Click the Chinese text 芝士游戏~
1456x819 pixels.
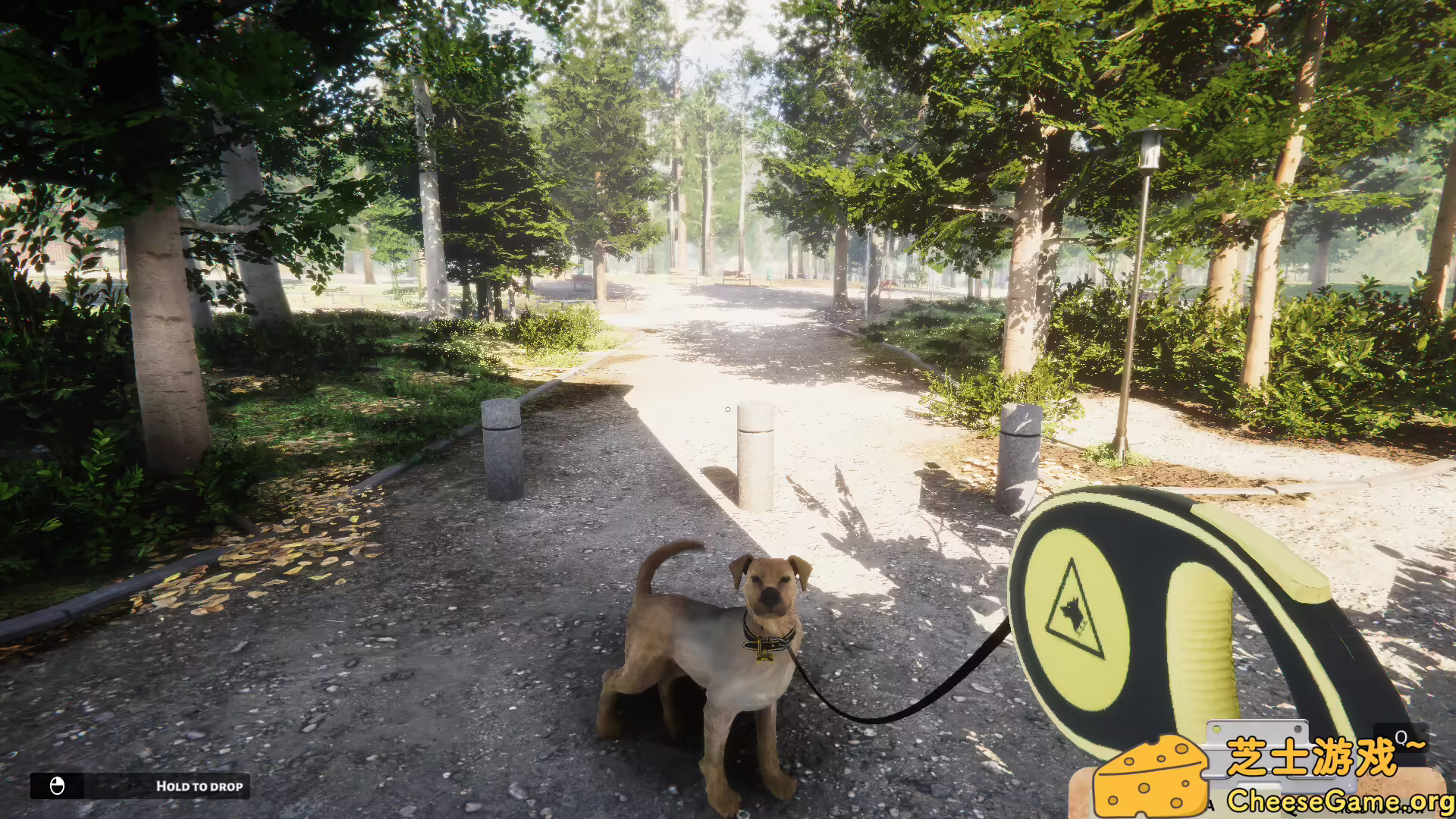click(x=1314, y=755)
